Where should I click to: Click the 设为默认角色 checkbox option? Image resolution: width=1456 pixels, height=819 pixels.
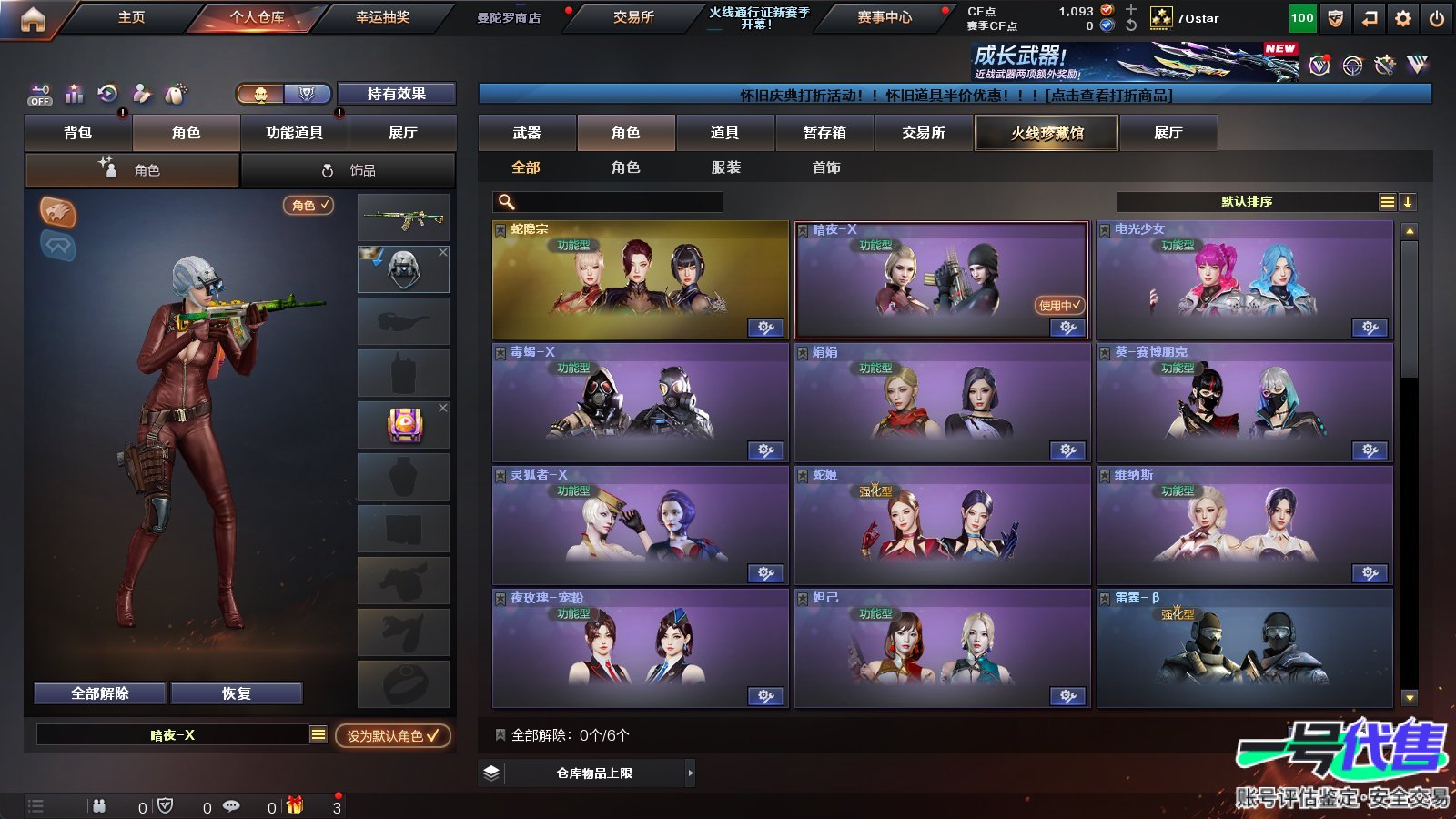click(x=393, y=737)
